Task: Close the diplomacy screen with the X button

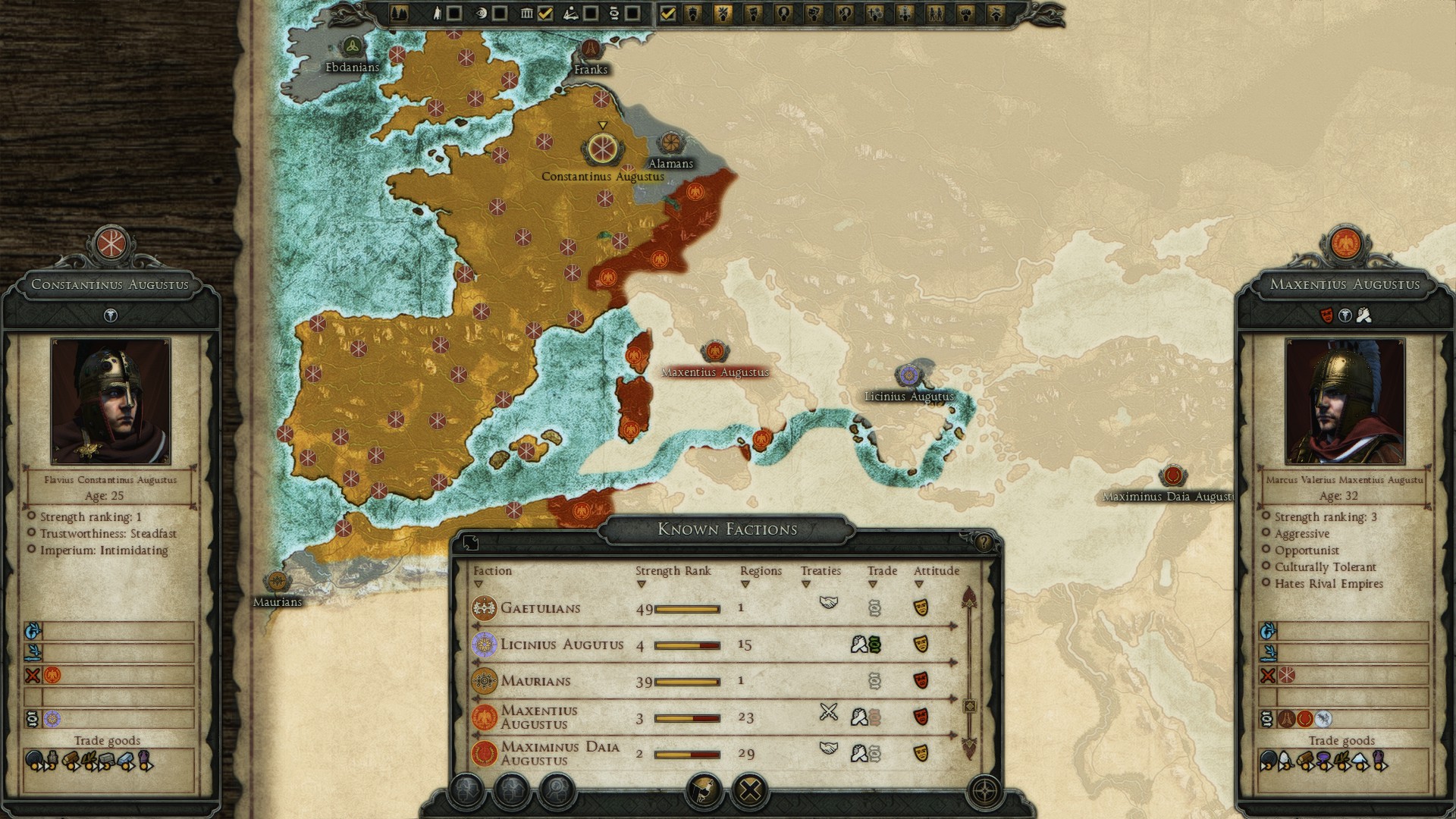Action: 749,791
